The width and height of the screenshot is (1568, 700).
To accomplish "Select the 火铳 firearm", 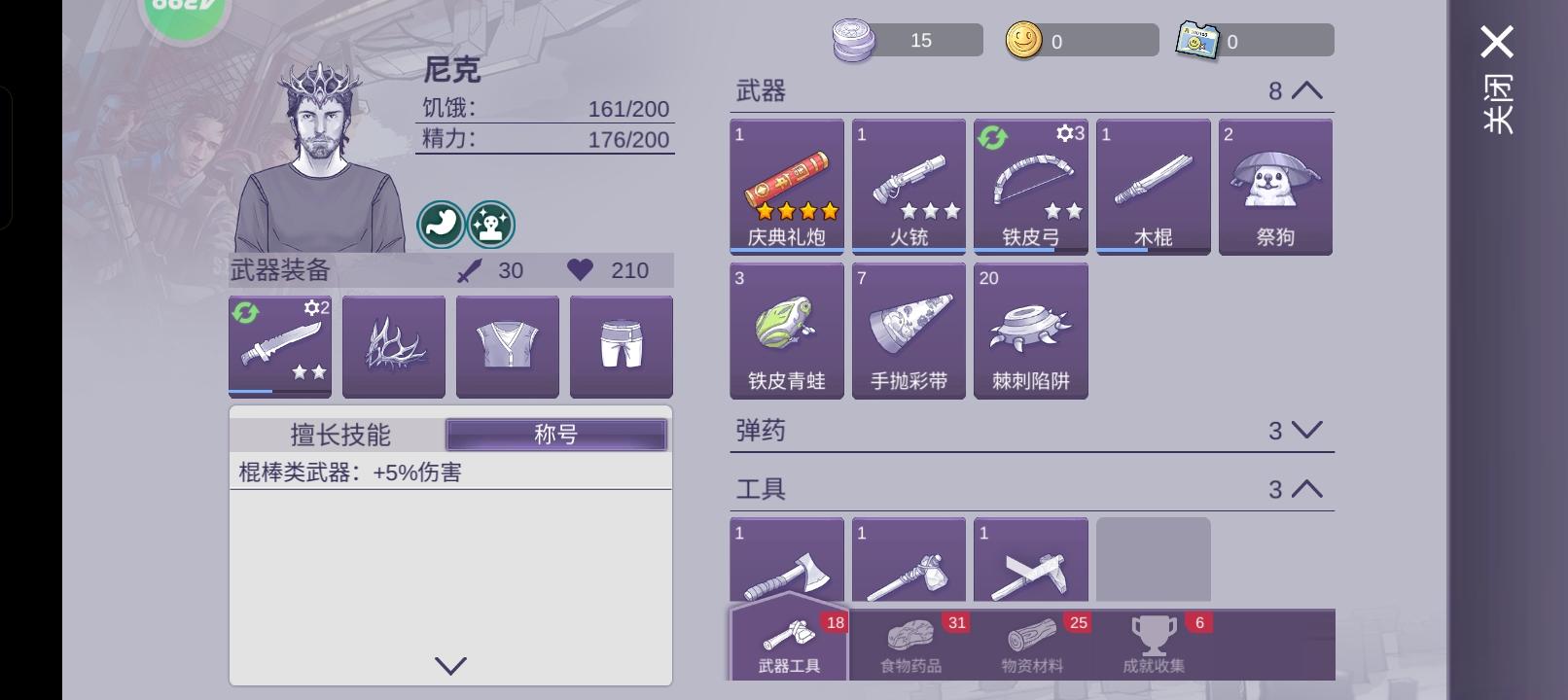I will (909, 185).
